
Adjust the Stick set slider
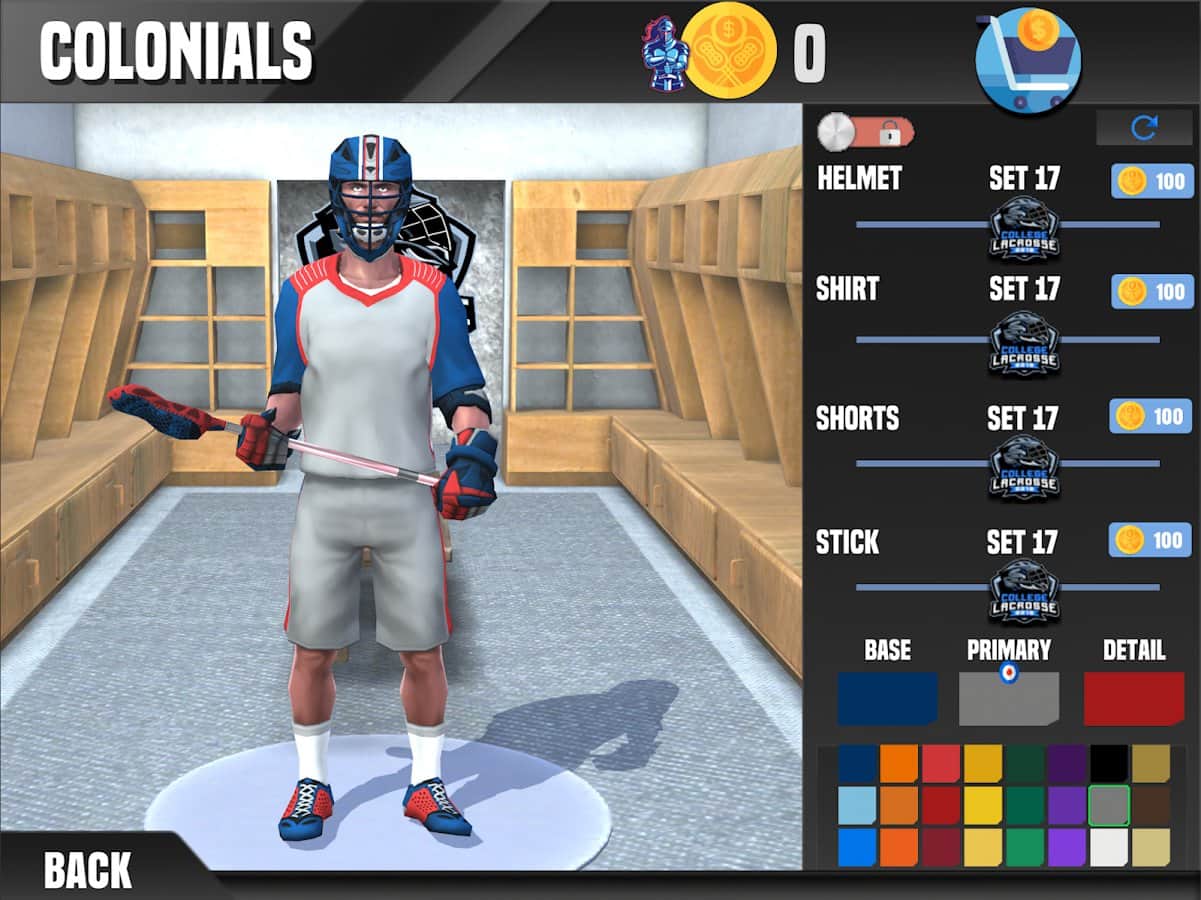click(1024, 589)
